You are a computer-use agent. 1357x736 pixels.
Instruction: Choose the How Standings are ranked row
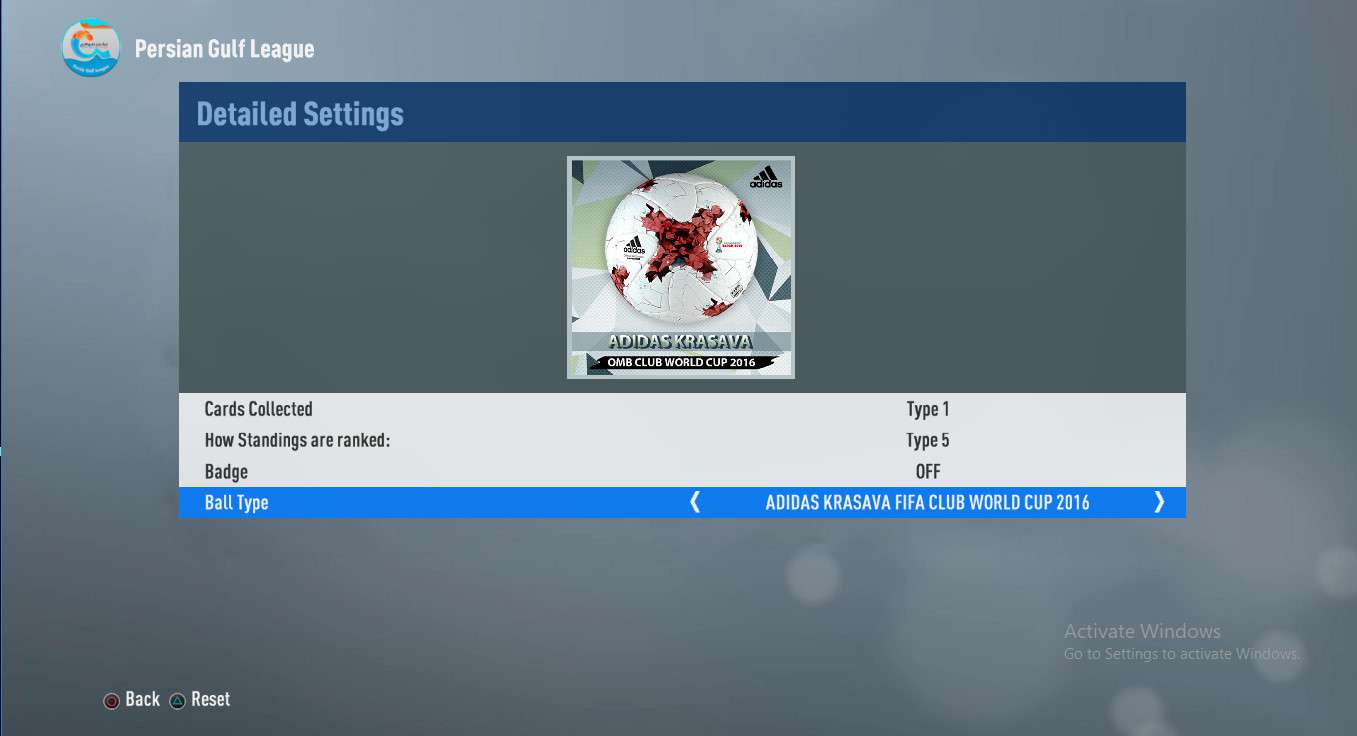tap(682, 440)
